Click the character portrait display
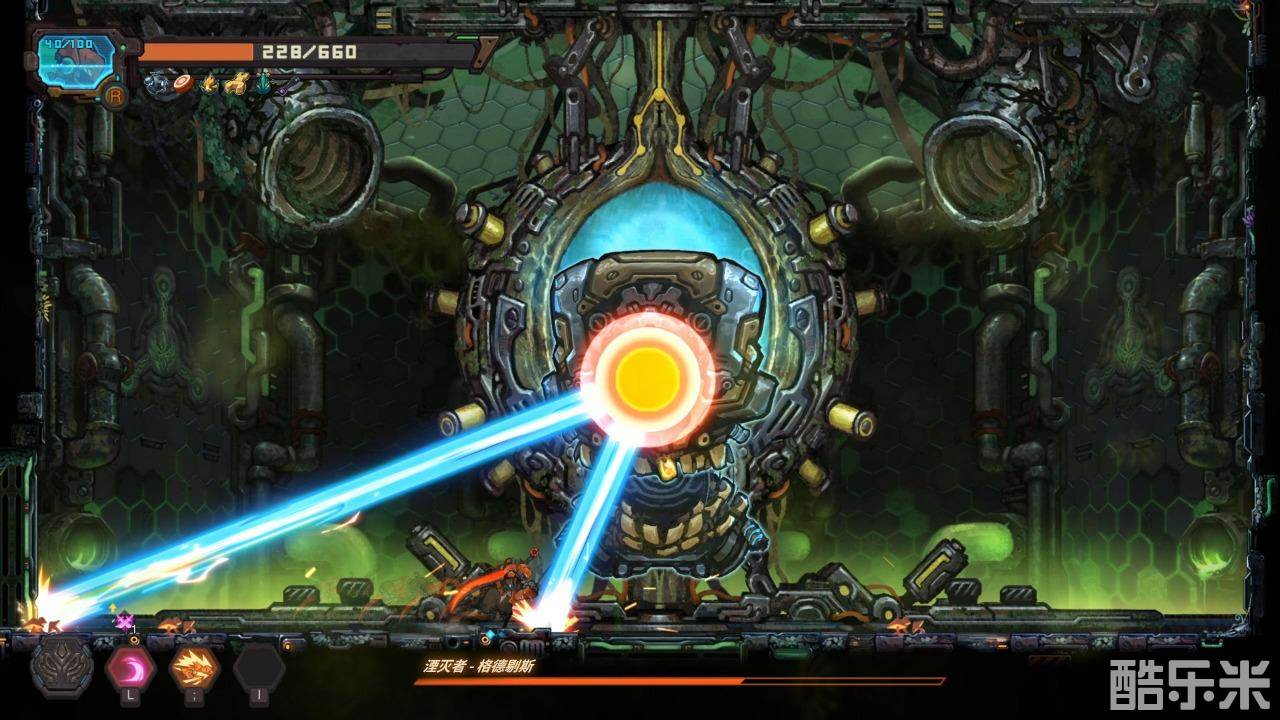This screenshot has width=1280, height=720. [x=75, y=62]
